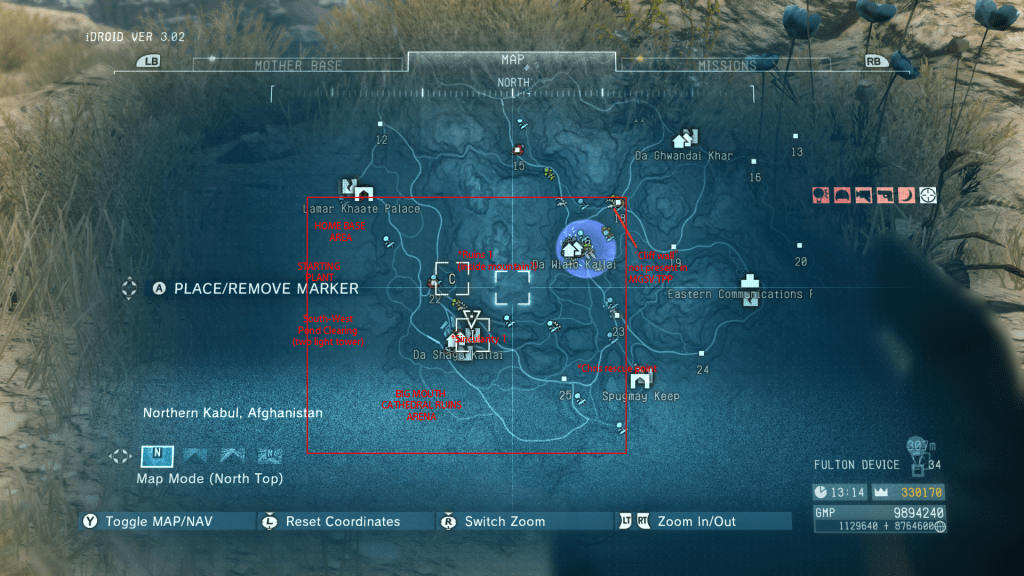Viewport: 1024px width, 576px height.
Task: Click the white crosshair target icon
Action: point(928,195)
